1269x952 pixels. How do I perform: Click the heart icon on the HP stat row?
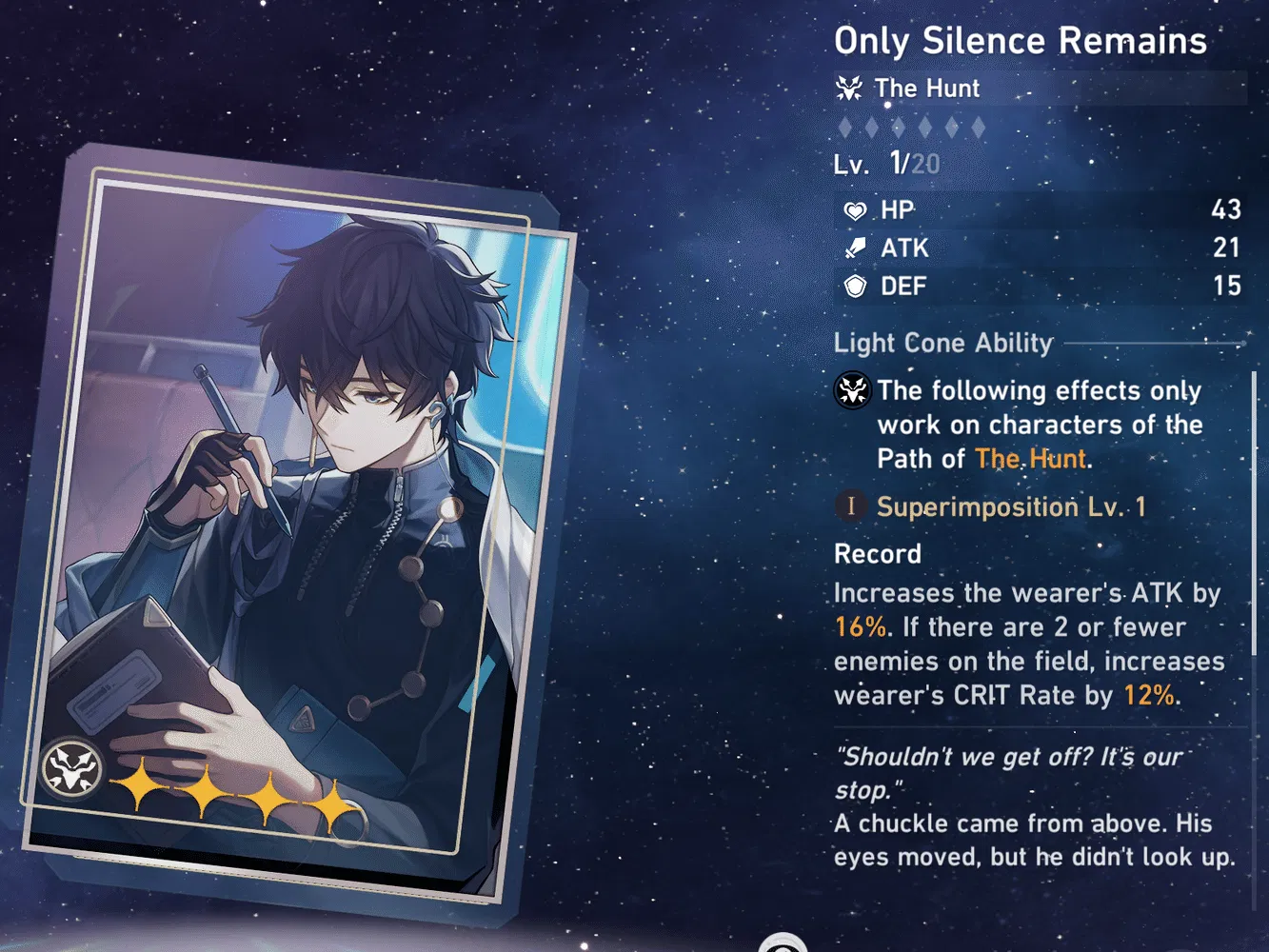(x=856, y=210)
